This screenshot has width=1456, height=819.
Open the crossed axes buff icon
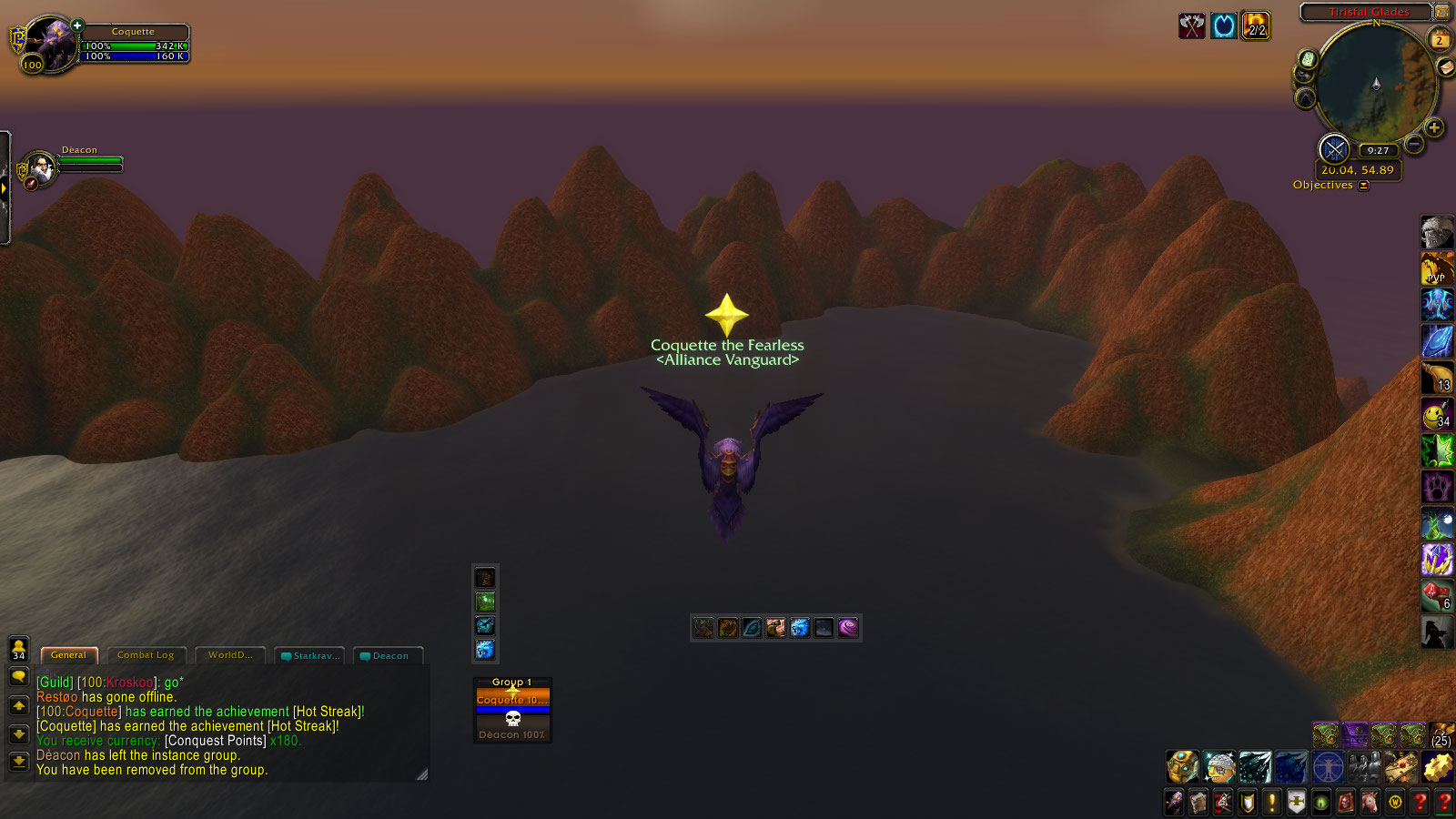click(1191, 25)
